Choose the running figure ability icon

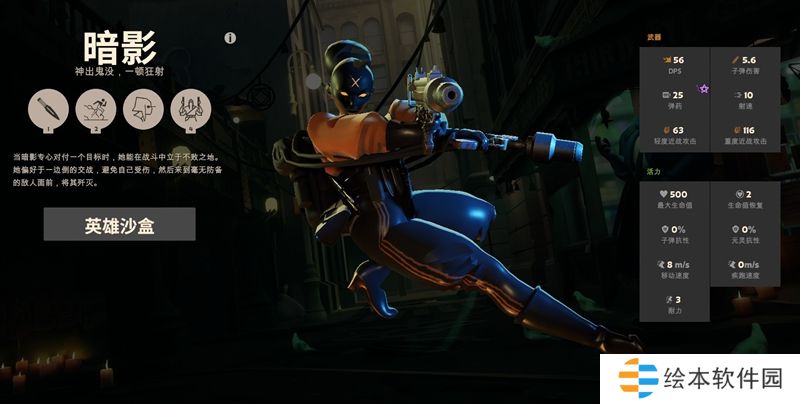click(x=95, y=108)
